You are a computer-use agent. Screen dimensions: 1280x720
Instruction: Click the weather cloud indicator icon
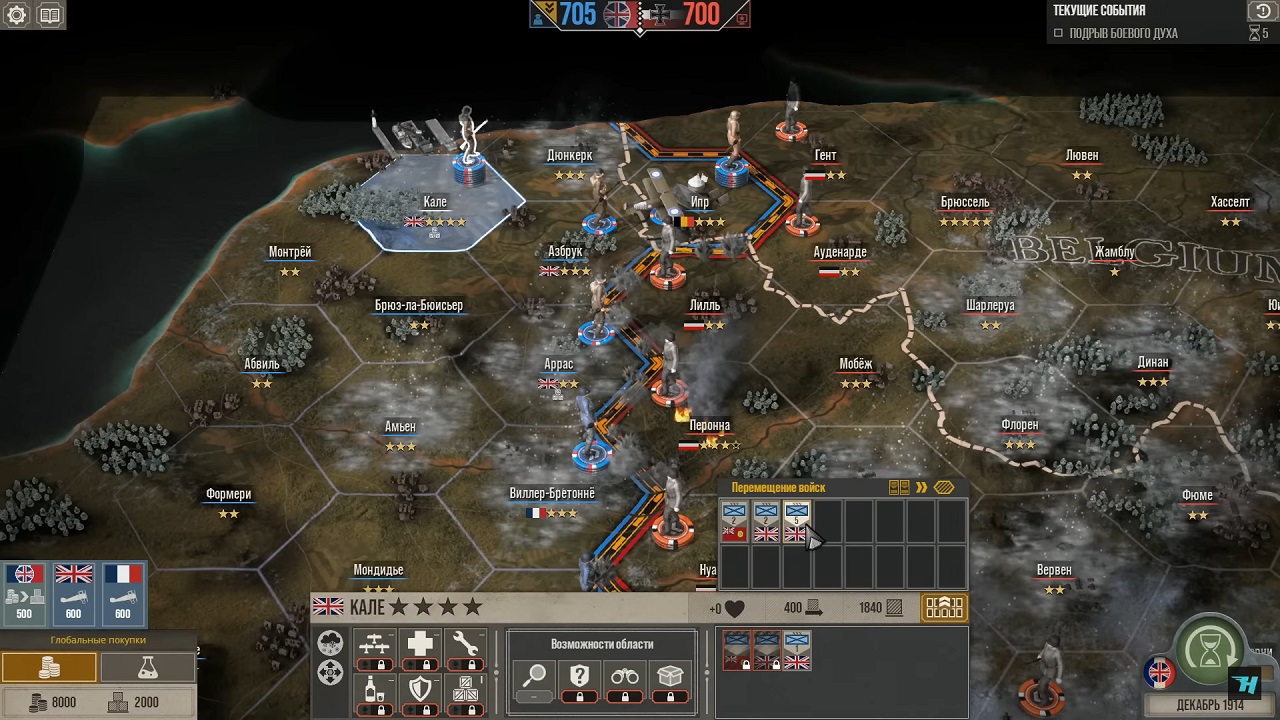[x=330, y=645]
